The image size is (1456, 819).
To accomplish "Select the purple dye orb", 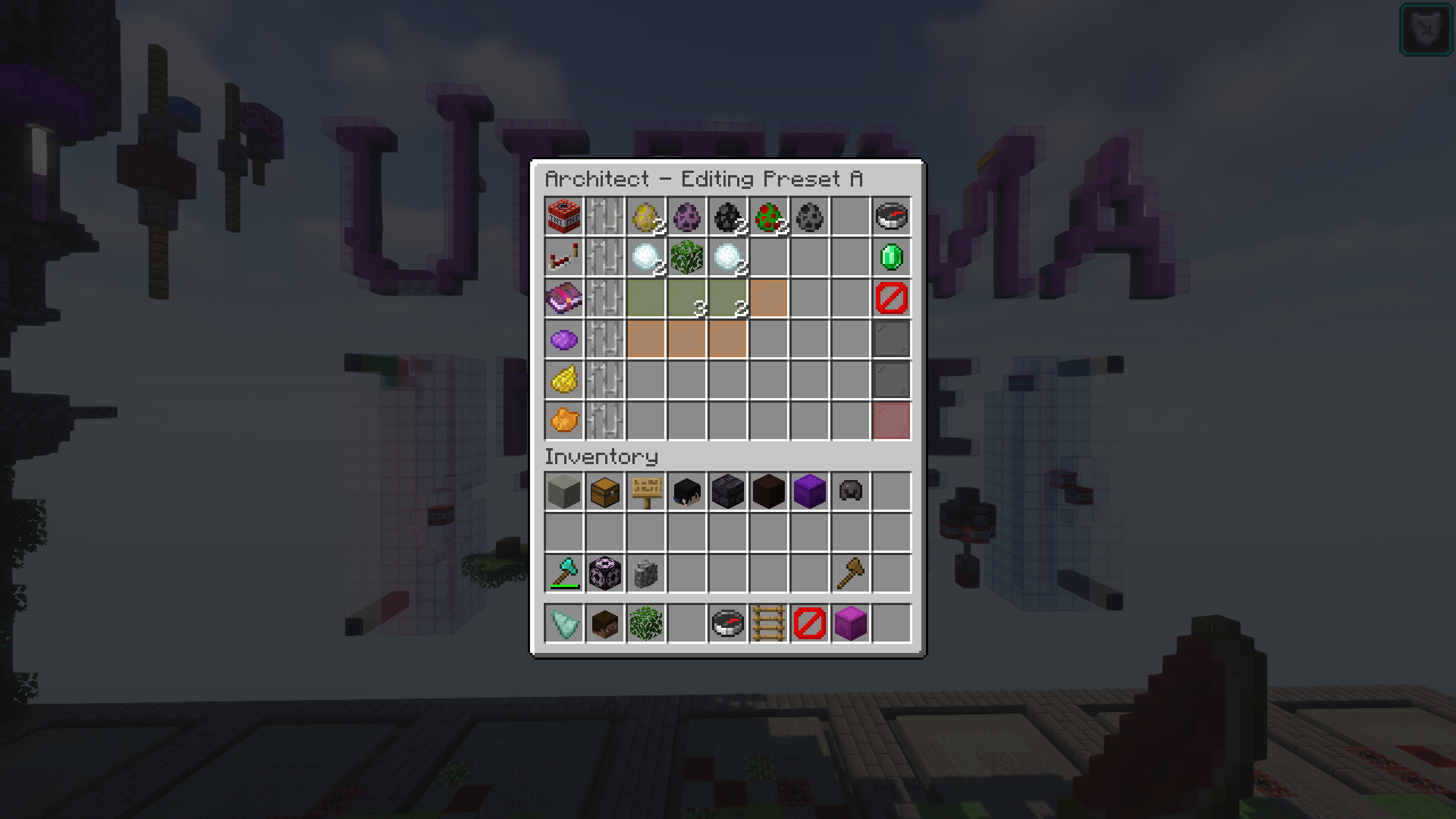I will point(563,340).
